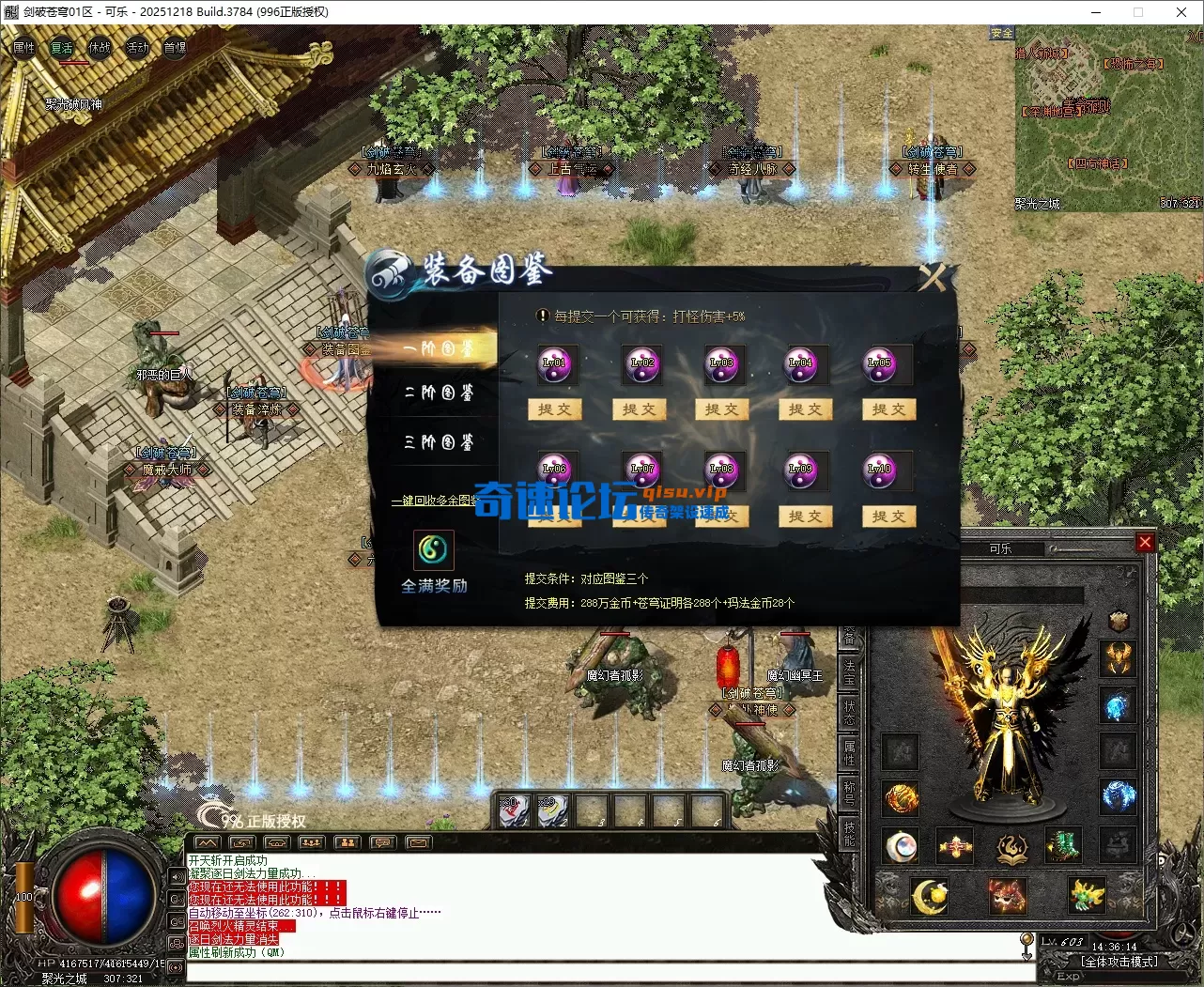The width and height of the screenshot is (1204, 987).
Task: Select the crescent moon equipment slot
Action: coord(929,896)
